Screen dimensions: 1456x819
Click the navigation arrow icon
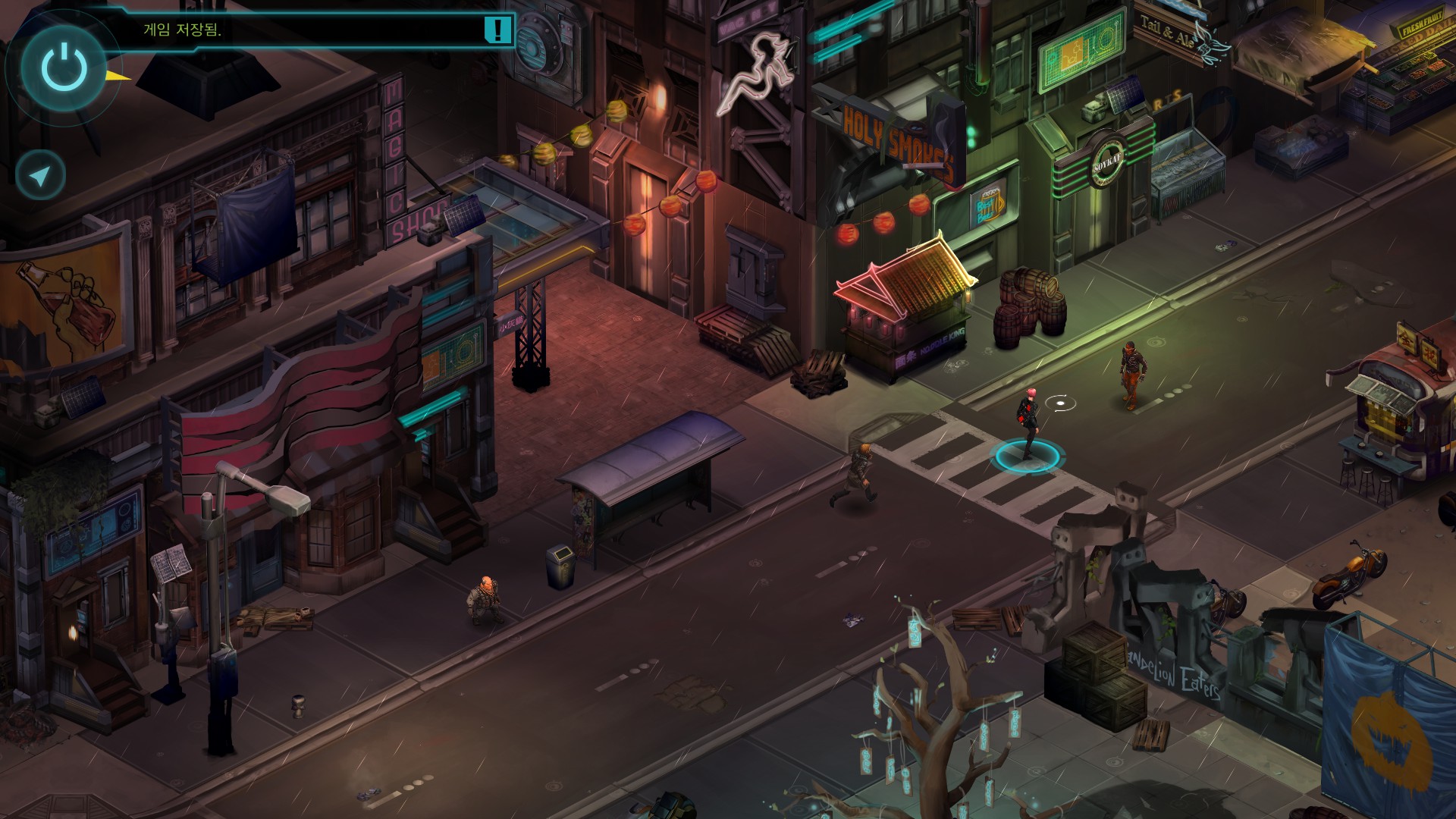pyautogui.click(x=41, y=176)
